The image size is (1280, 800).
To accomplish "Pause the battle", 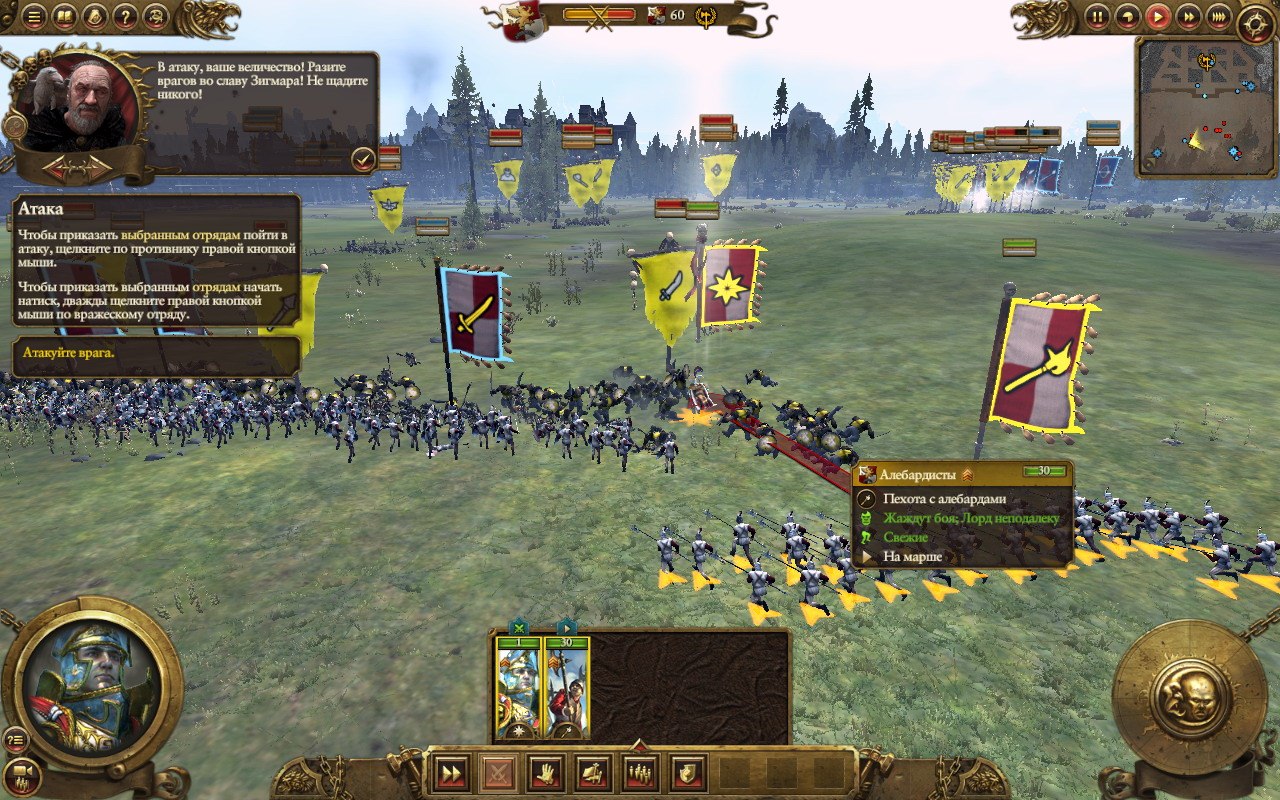I will pyautogui.click(x=1098, y=16).
